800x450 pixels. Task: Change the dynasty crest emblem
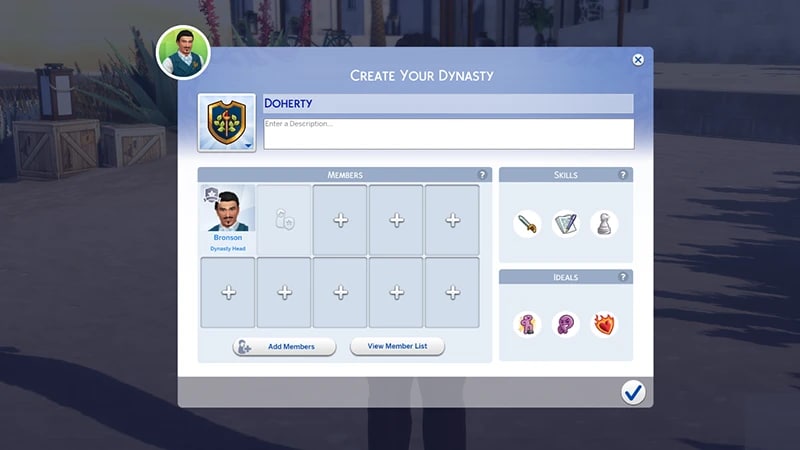[x=226, y=124]
